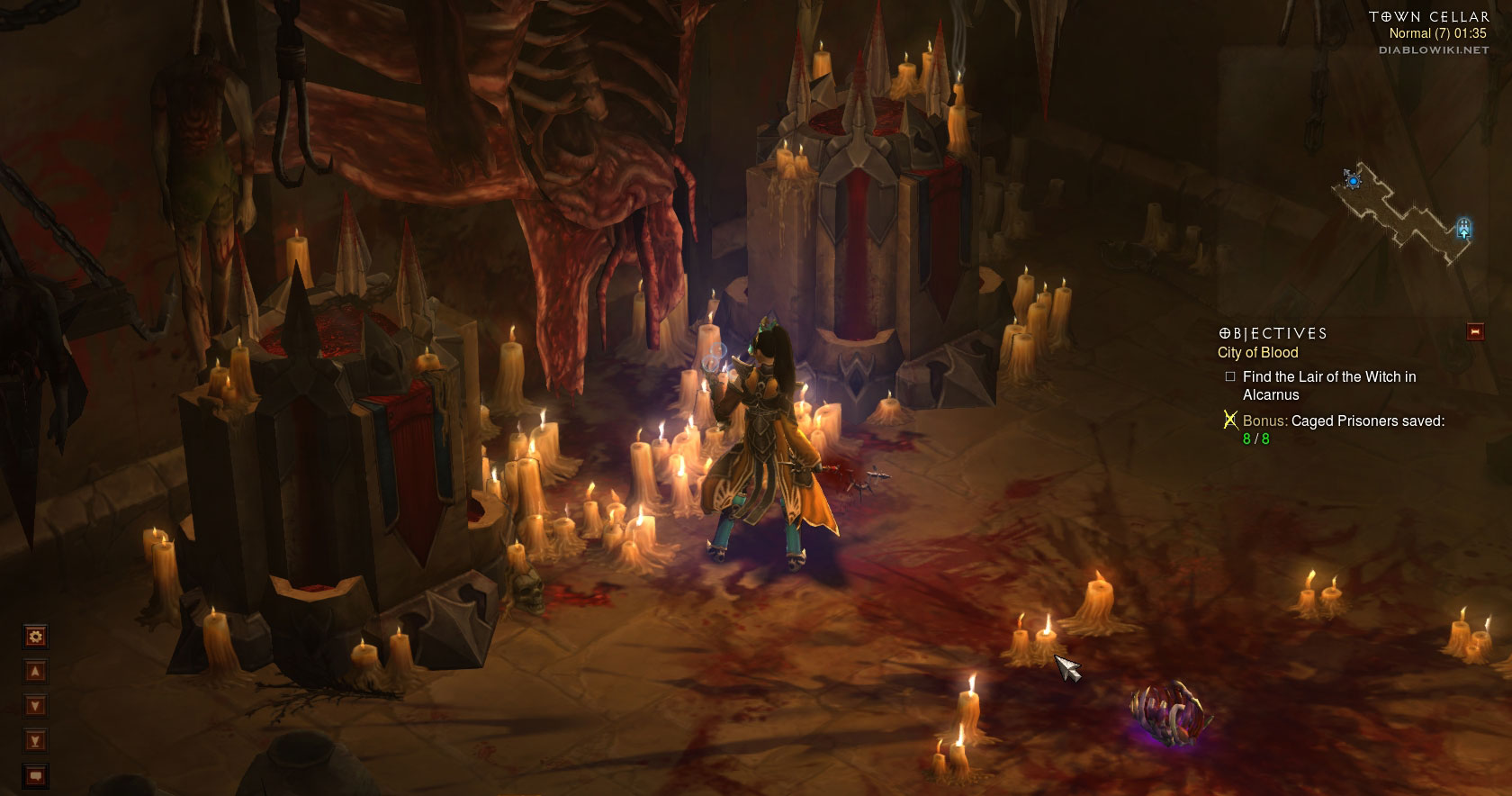The height and width of the screenshot is (796, 1512).
Task: Select the Caged Prisoners saved bonus objective
Action: click(x=1343, y=421)
